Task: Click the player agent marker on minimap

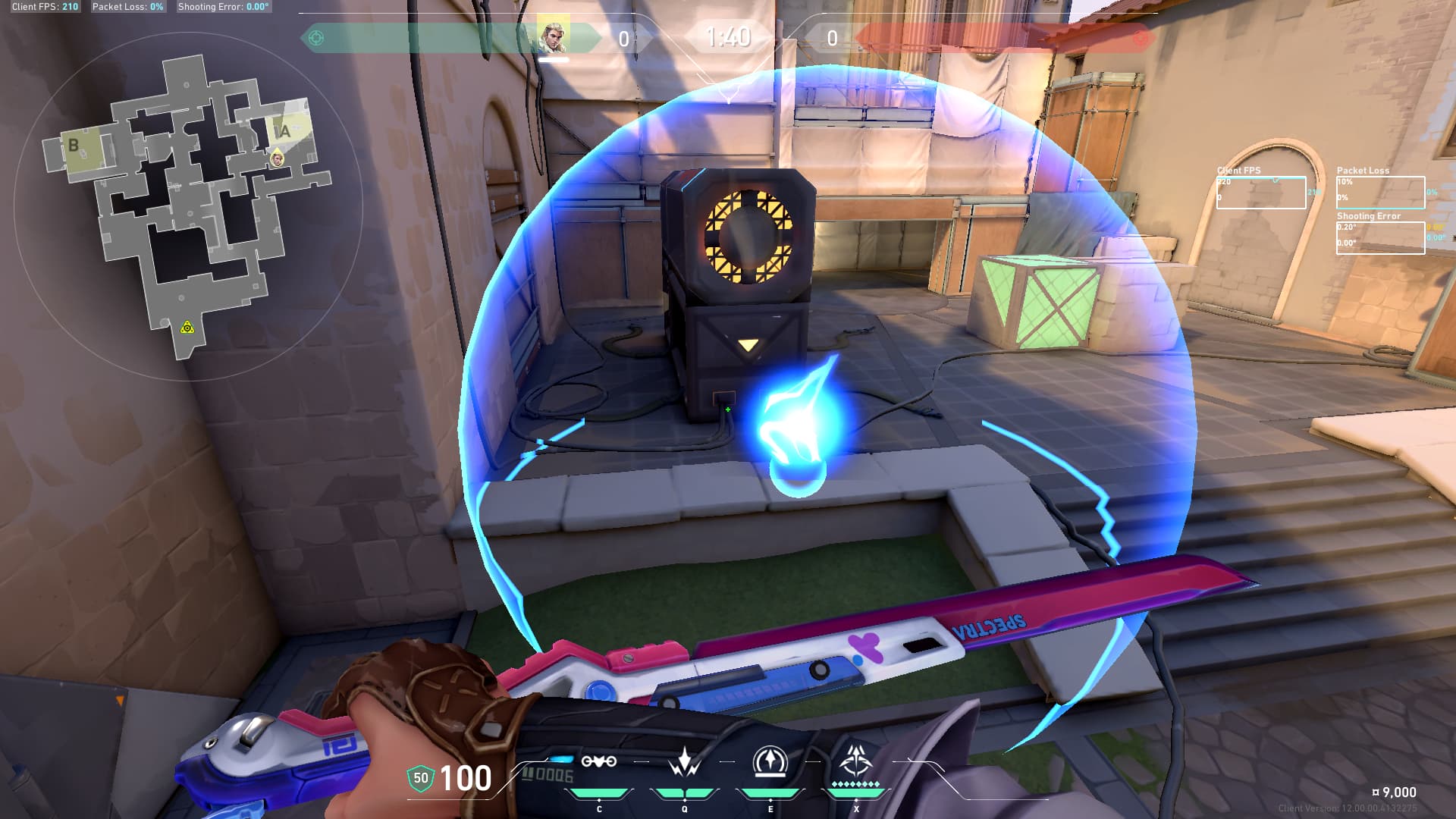Action: [x=278, y=158]
